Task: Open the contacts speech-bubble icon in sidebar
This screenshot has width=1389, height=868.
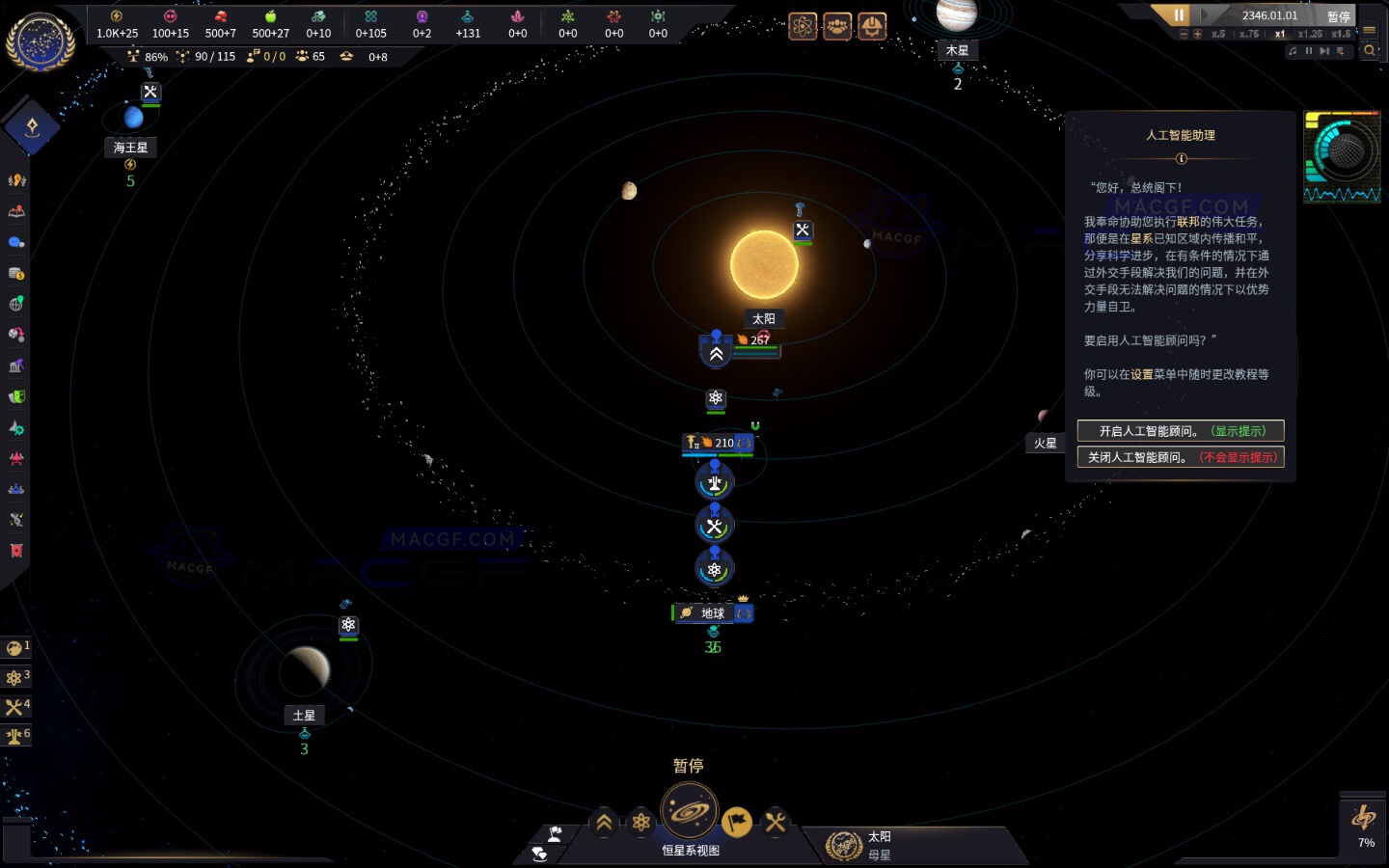Action: pyautogui.click(x=16, y=242)
